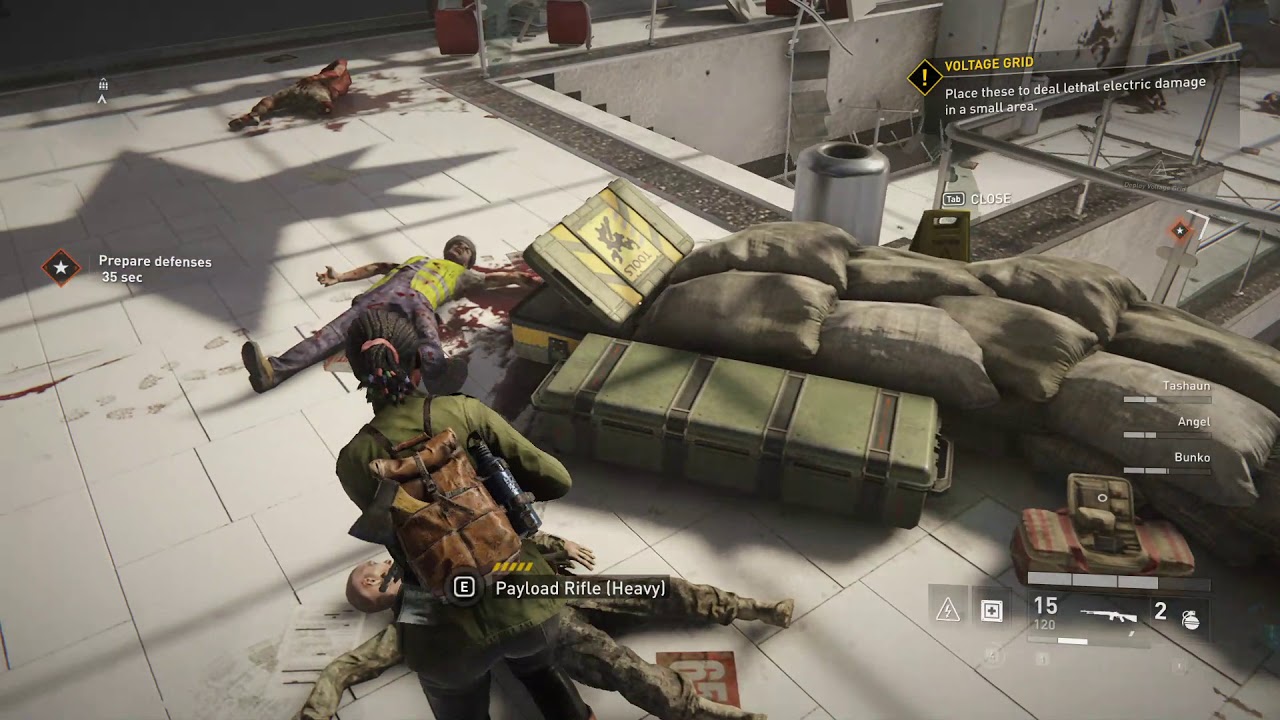Click the Prepare defenses objective star icon

point(61,268)
